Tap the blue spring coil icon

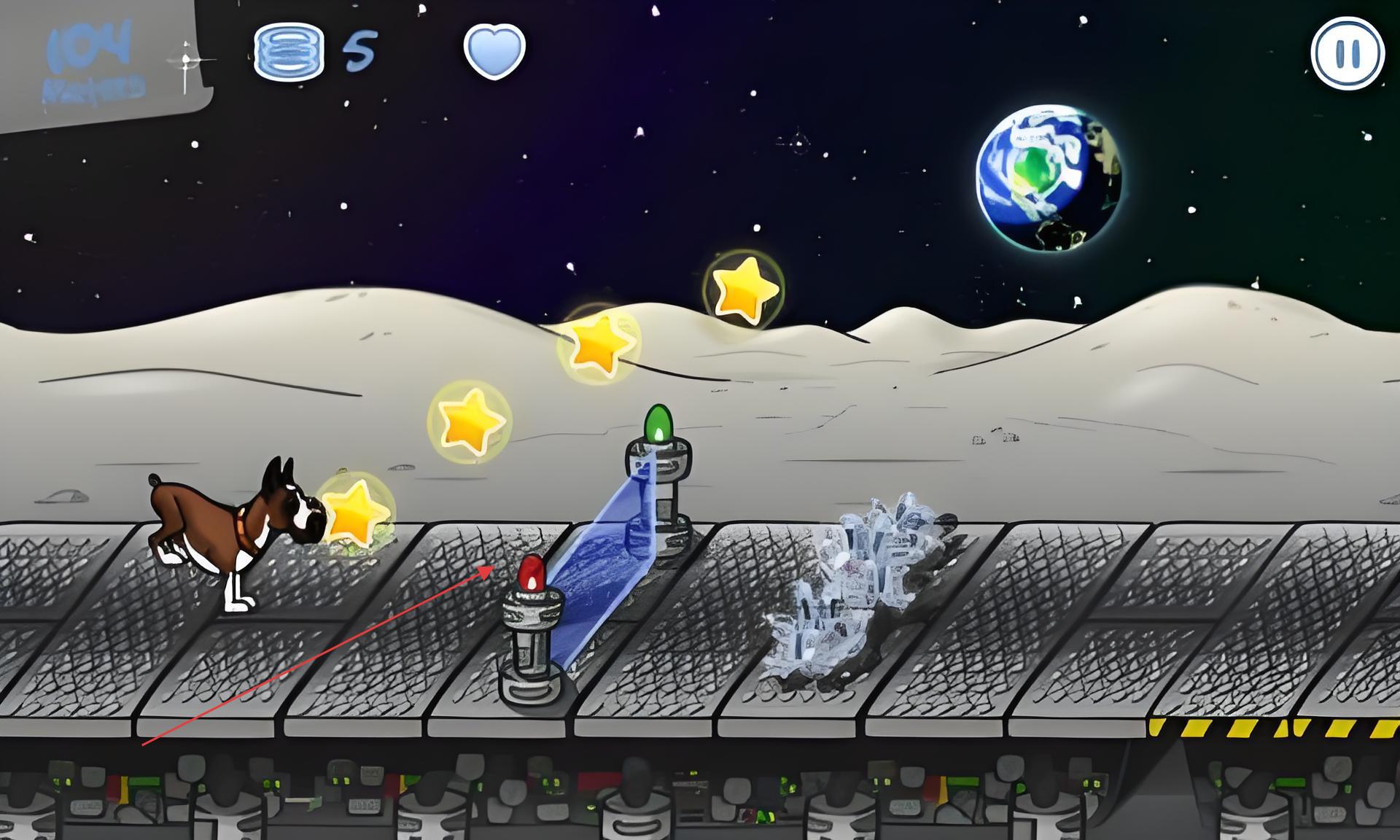pos(289,51)
